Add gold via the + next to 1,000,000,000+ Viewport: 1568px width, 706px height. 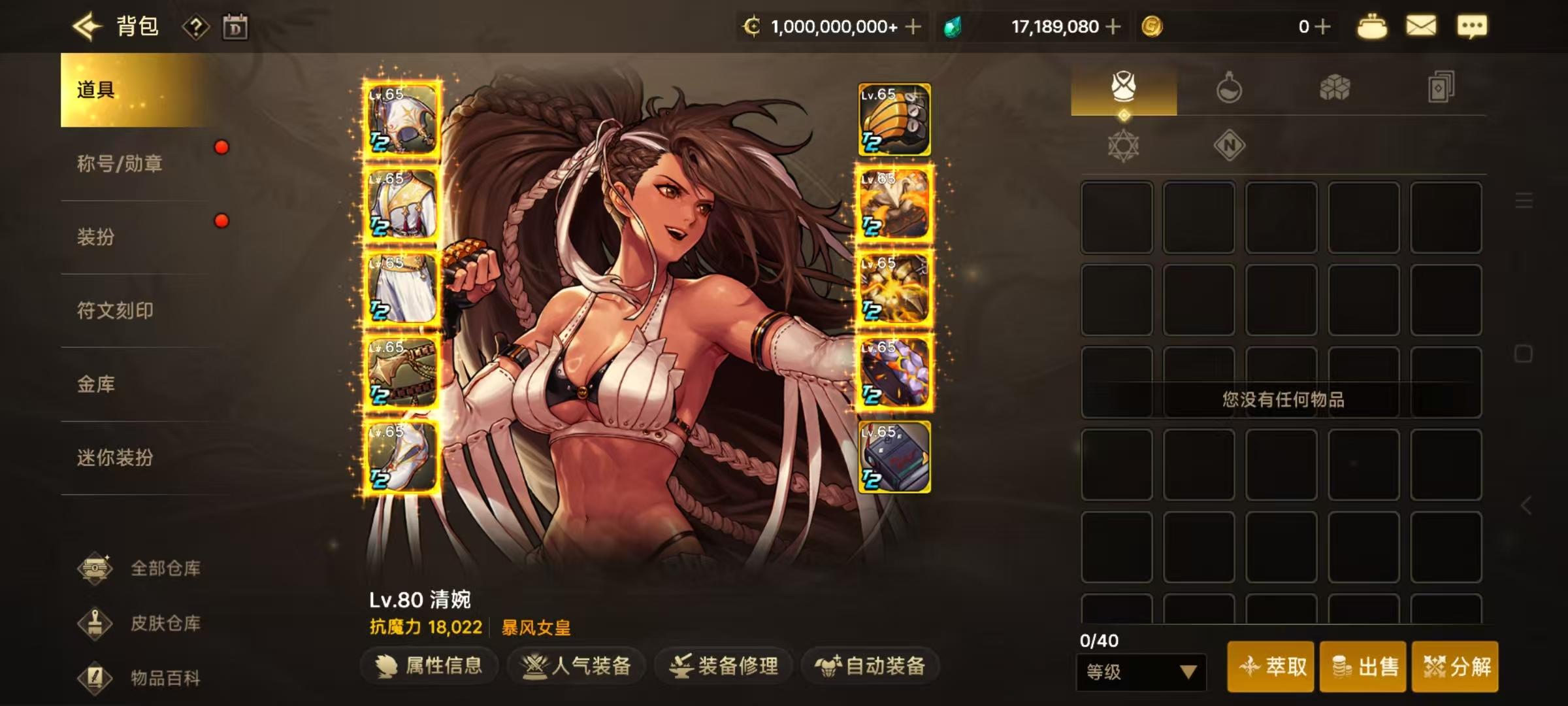pos(912,26)
